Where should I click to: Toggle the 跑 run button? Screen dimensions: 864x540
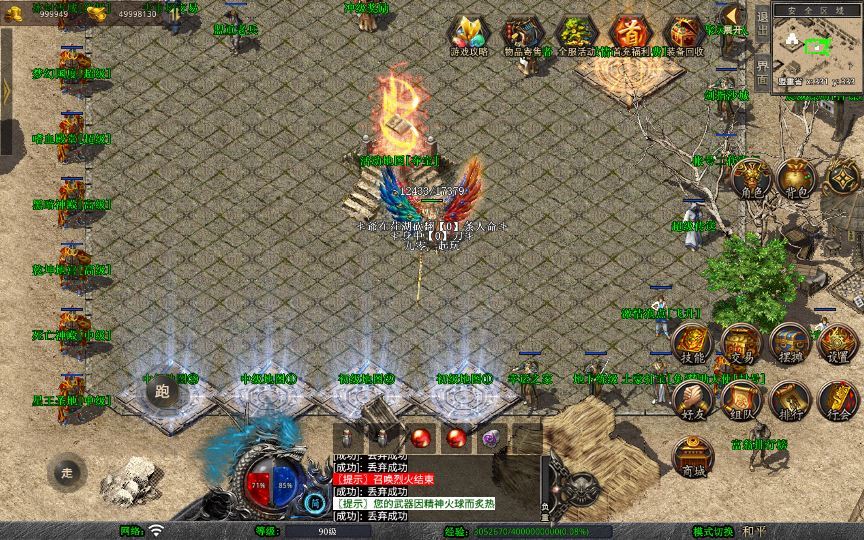(162, 392)
